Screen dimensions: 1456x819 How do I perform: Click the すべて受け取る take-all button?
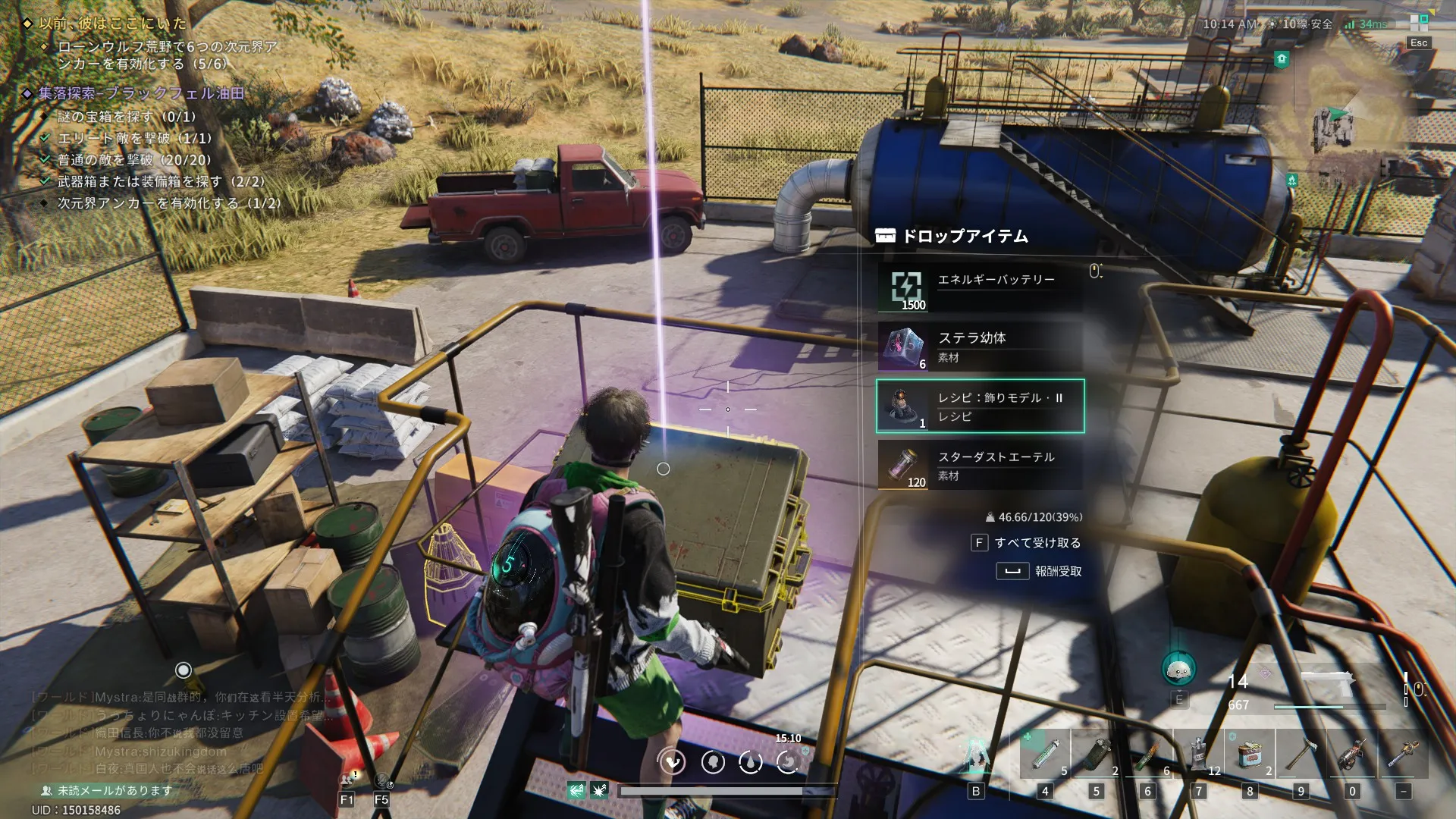(x=1028, y=543)
